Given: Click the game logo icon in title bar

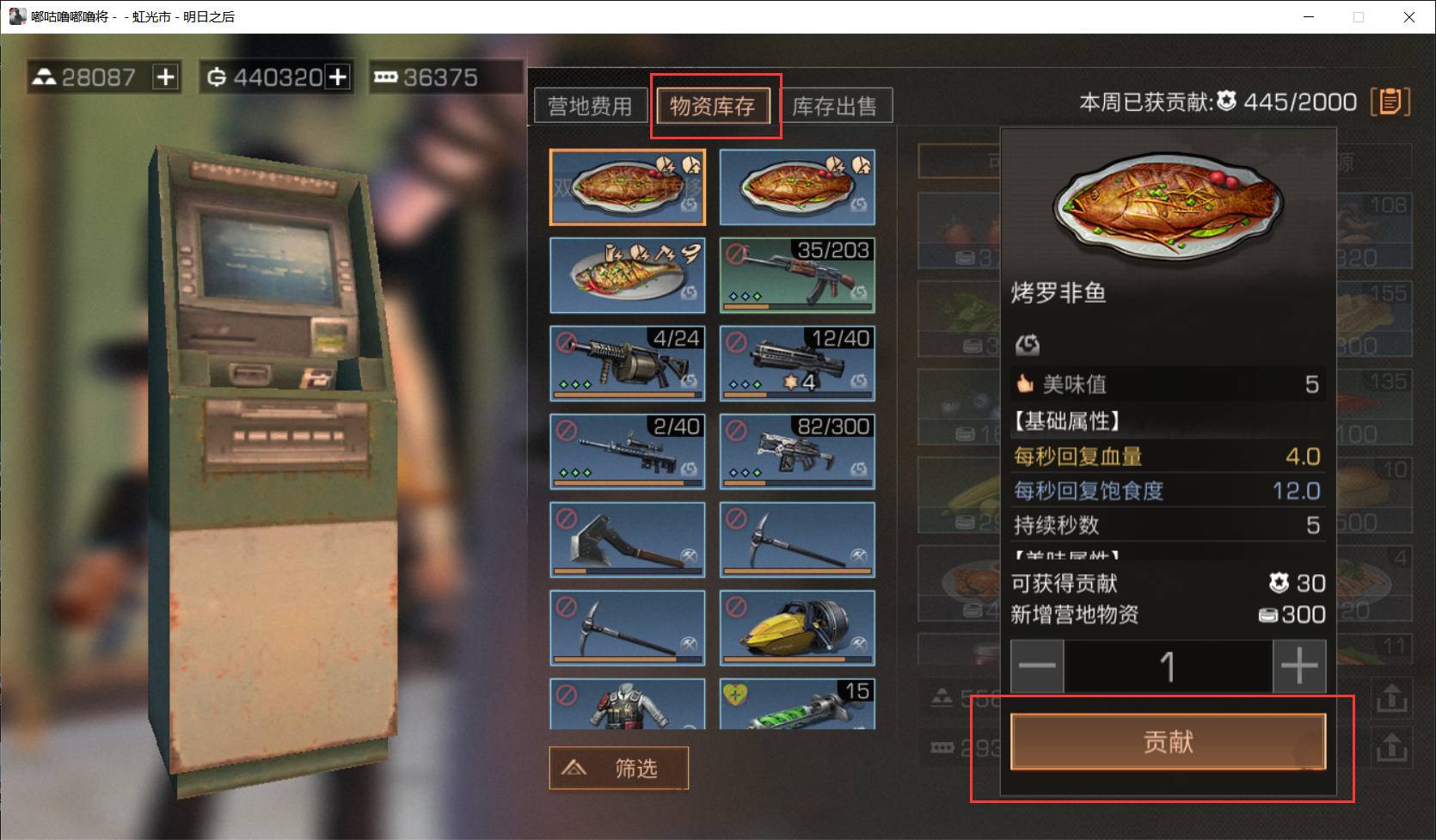Looking at the screenshot, I should (x=17, y=15).
